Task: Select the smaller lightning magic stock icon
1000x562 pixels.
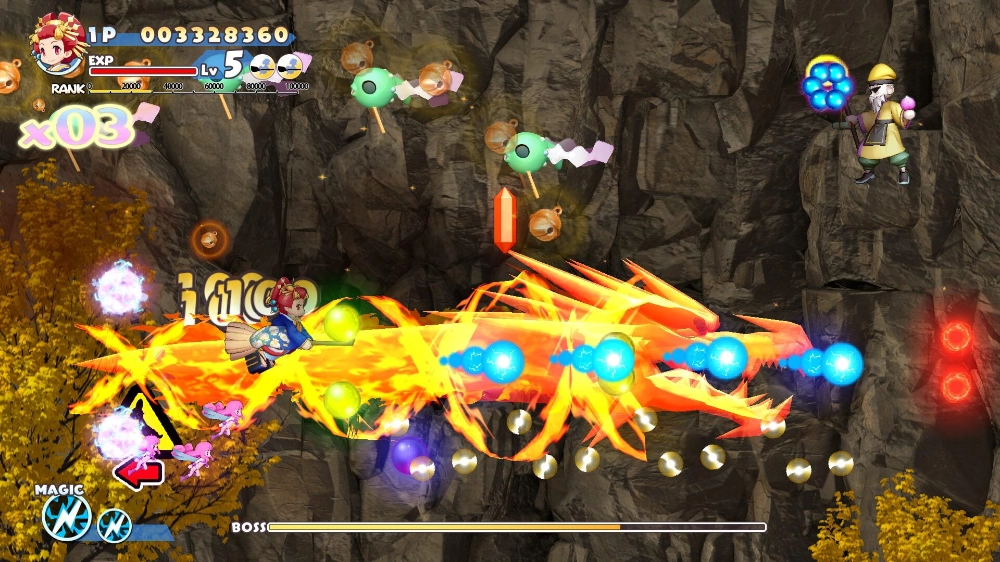Action: (115, 523)
